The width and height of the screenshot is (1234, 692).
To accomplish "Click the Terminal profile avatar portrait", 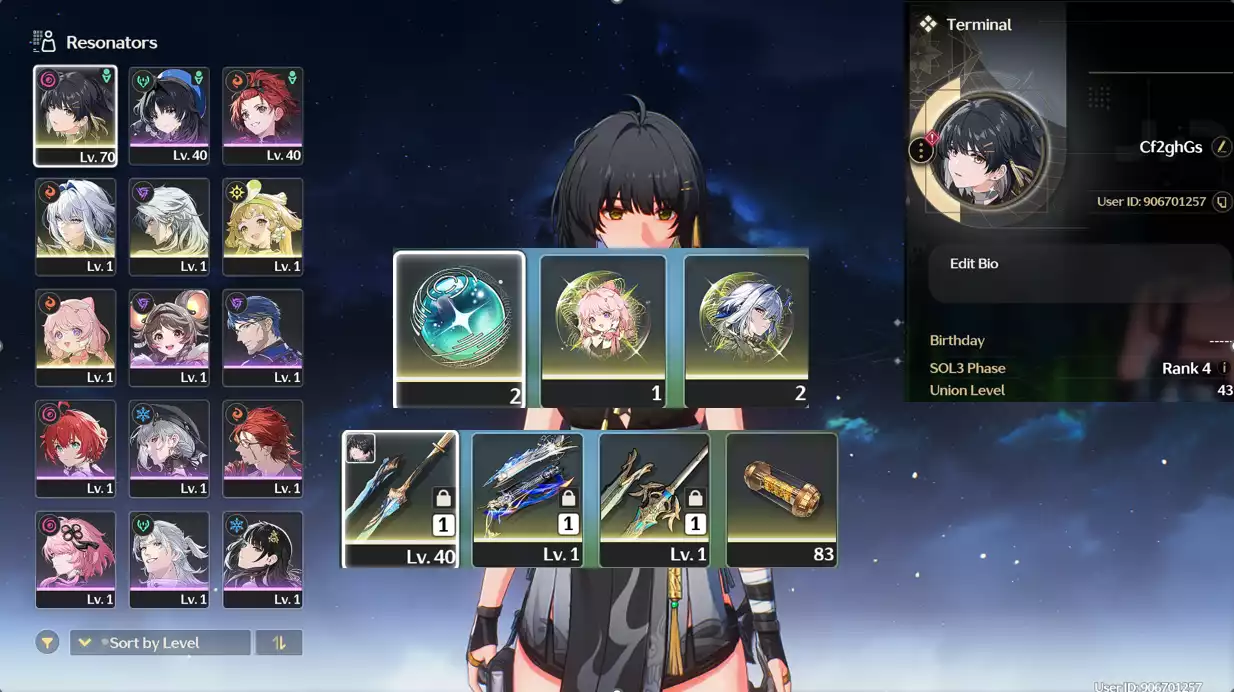I will point(989,151).
